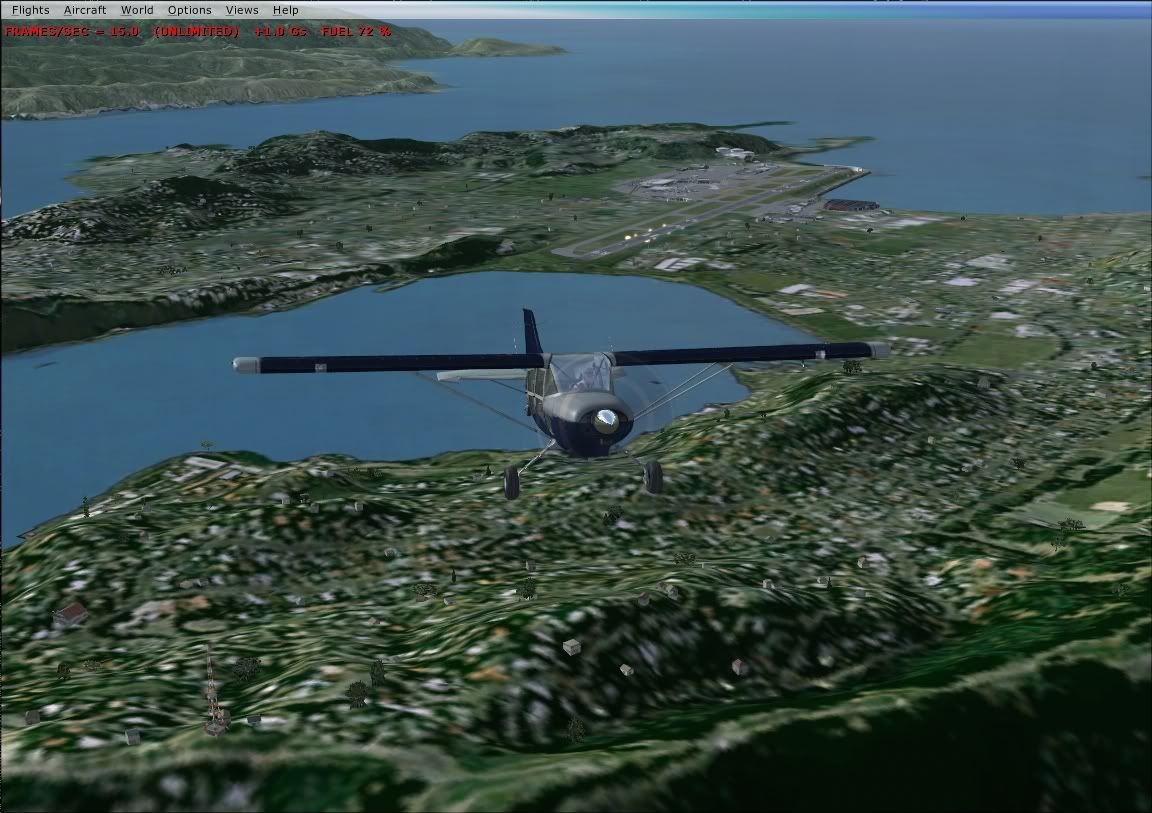Open the Views menu
Screen dimensions: 1152x813
pos(242,10)
